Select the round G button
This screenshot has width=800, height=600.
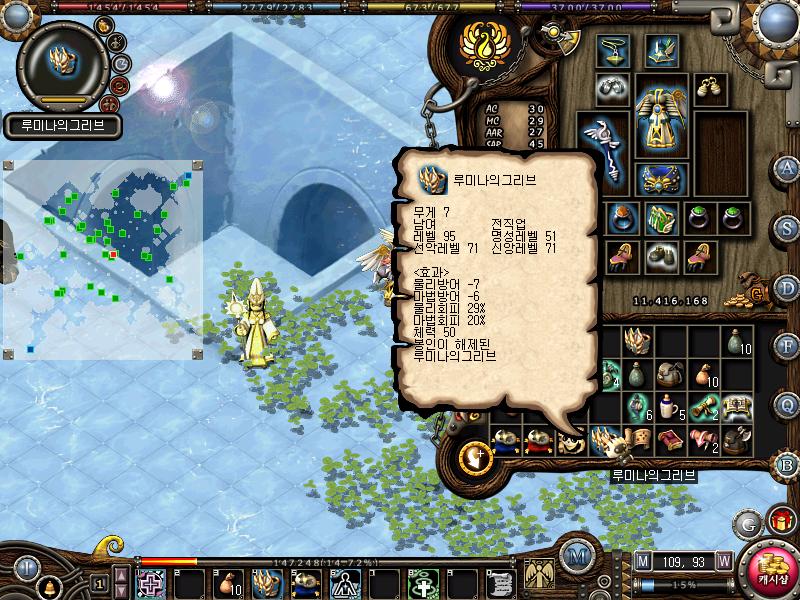point(747,522)
